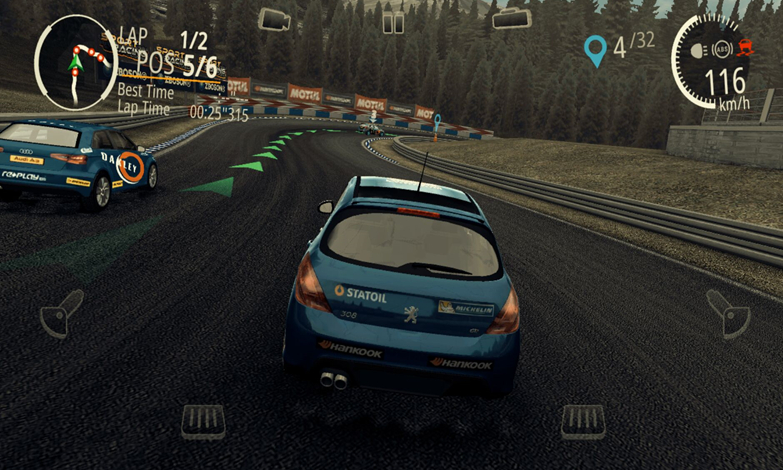783x470 pixels.
Task: Click the circular track minimap
Action: click(76, 62)
